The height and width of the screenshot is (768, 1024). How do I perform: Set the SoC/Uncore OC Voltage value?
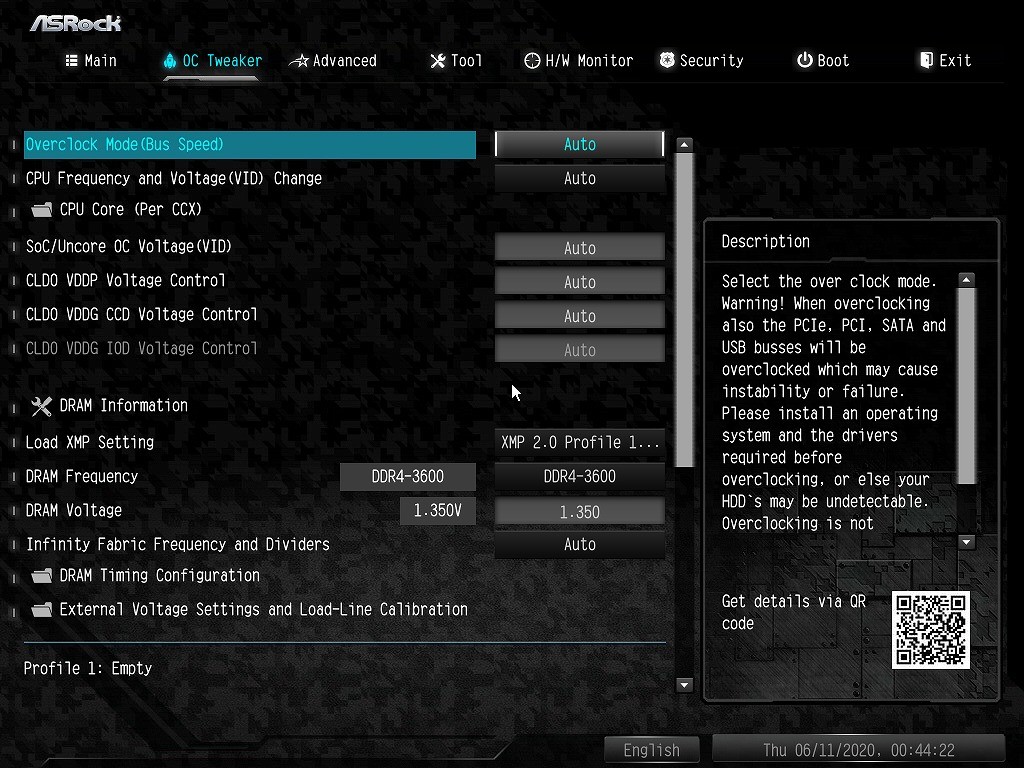coord(579,248)
